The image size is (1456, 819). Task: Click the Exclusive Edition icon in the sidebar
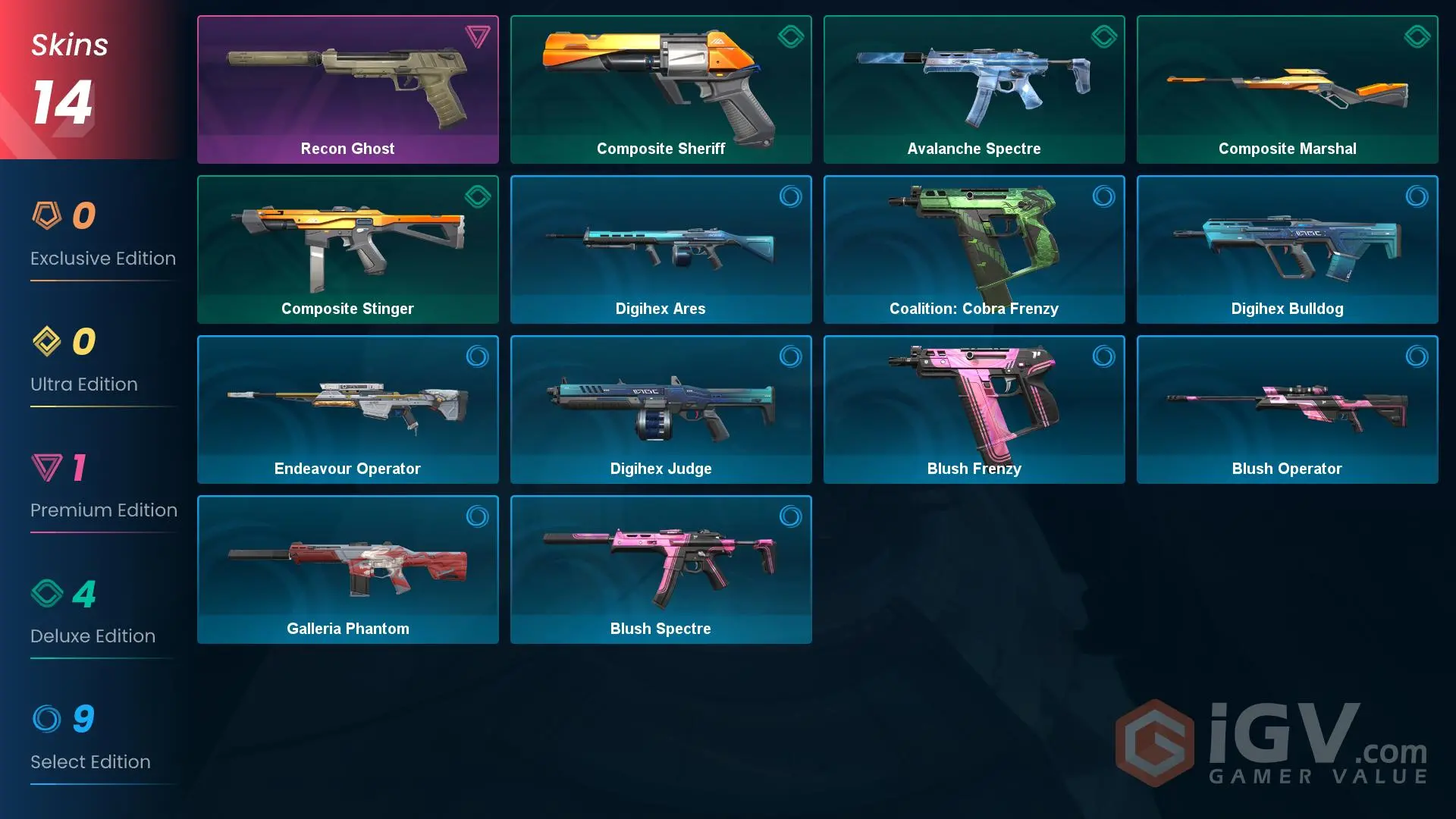point(47,215)
